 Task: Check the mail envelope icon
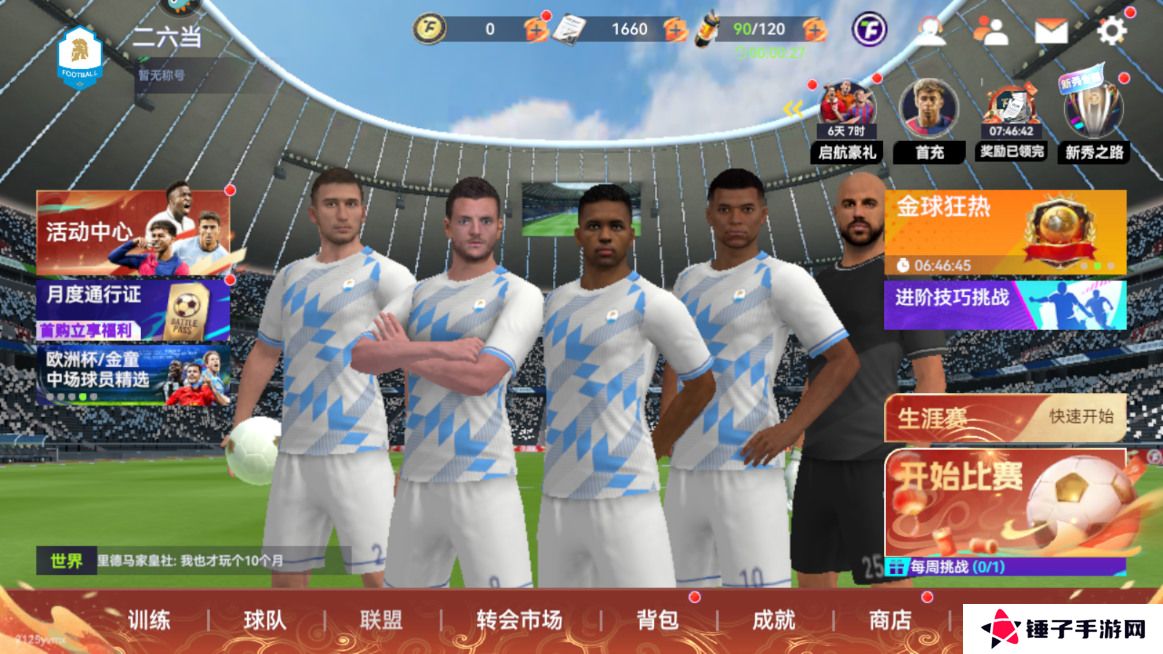coord(1051,31)
